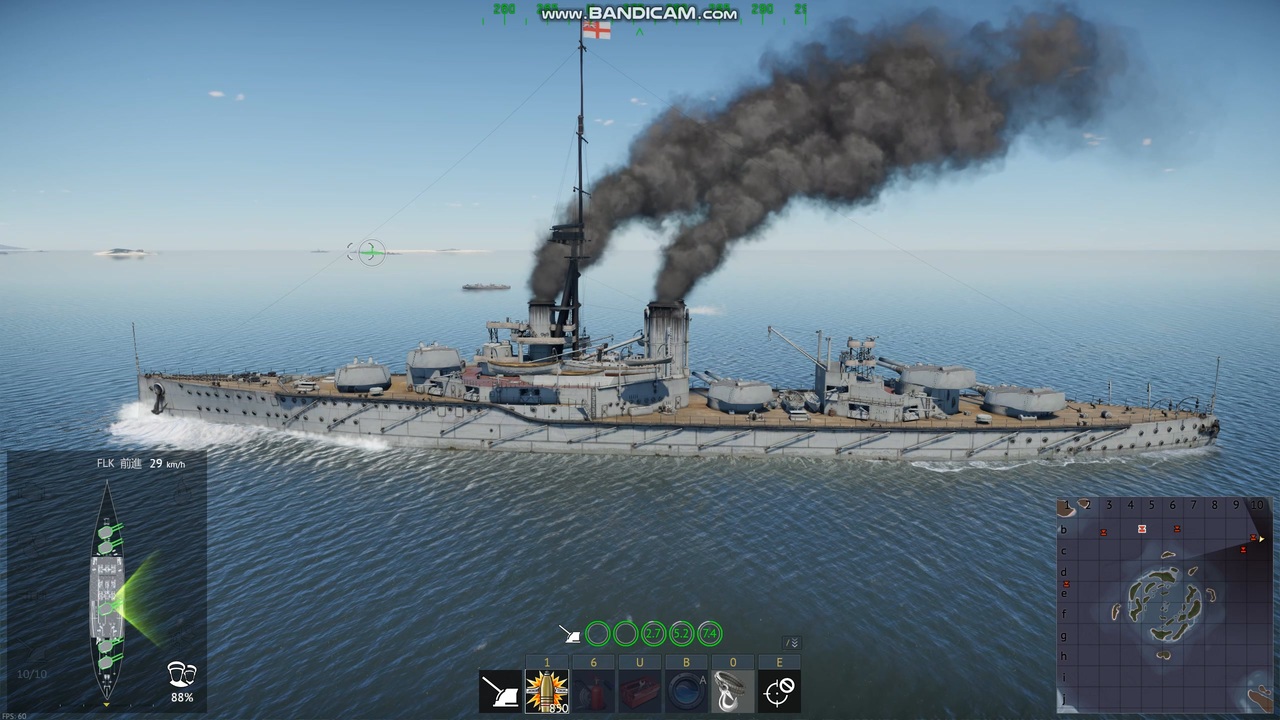1280x720 pixels.
Task: Collapse the action bar with chevron button
Action: tap(792, 643)
